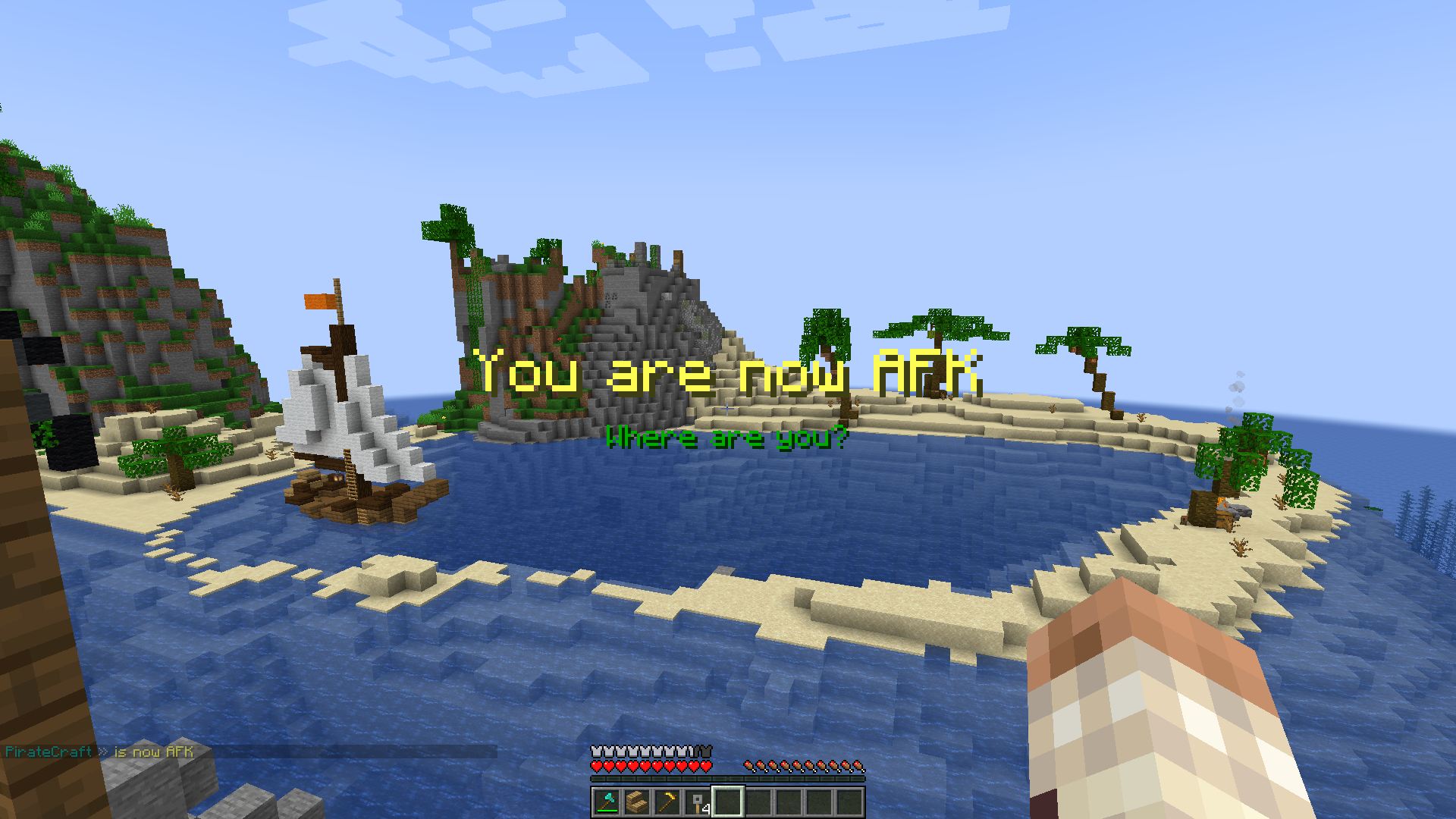The image size is (1456, 819).
Task: Click the green durability bar on the axe
Action: (608, 811)
